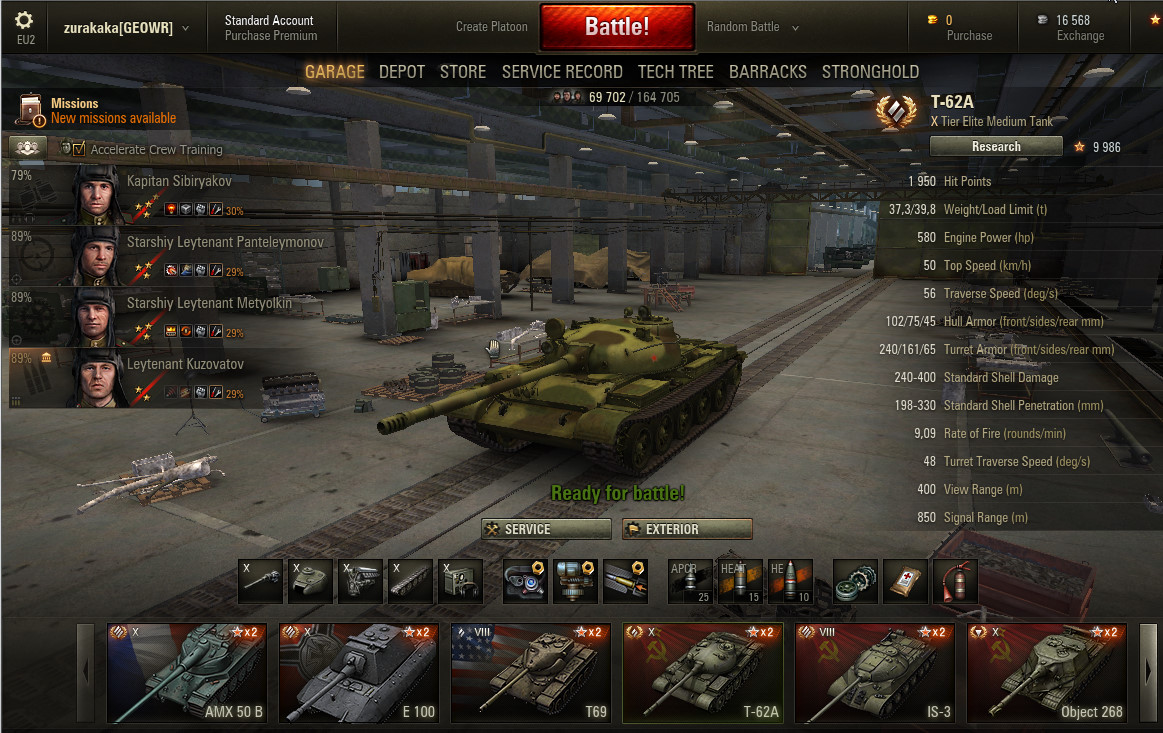Open the Random Battle mode dropdown
The image size is (1163, 733).
[752, 27]
